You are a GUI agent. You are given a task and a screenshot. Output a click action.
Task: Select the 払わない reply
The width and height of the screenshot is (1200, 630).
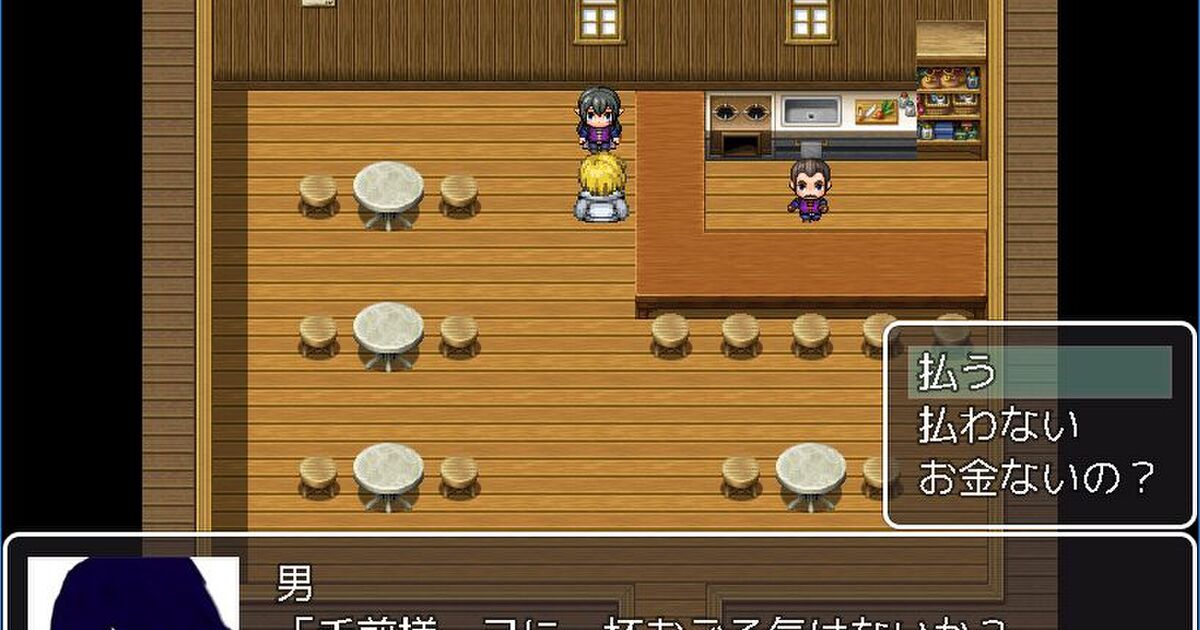(x=998, y=425)
